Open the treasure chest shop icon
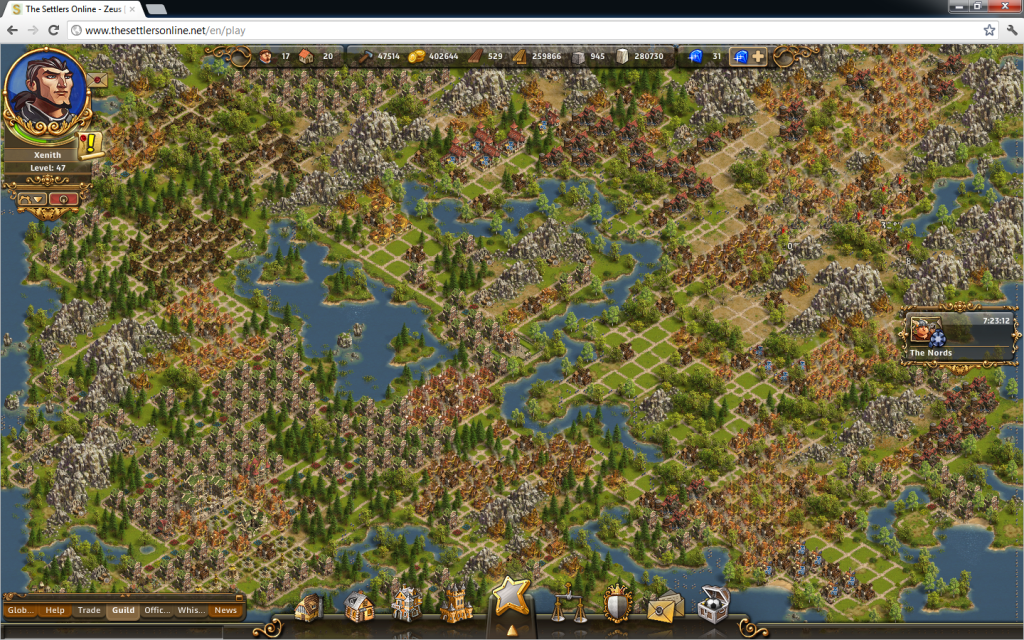This screenshot has height=640, width=1024. tap(713, 603)
